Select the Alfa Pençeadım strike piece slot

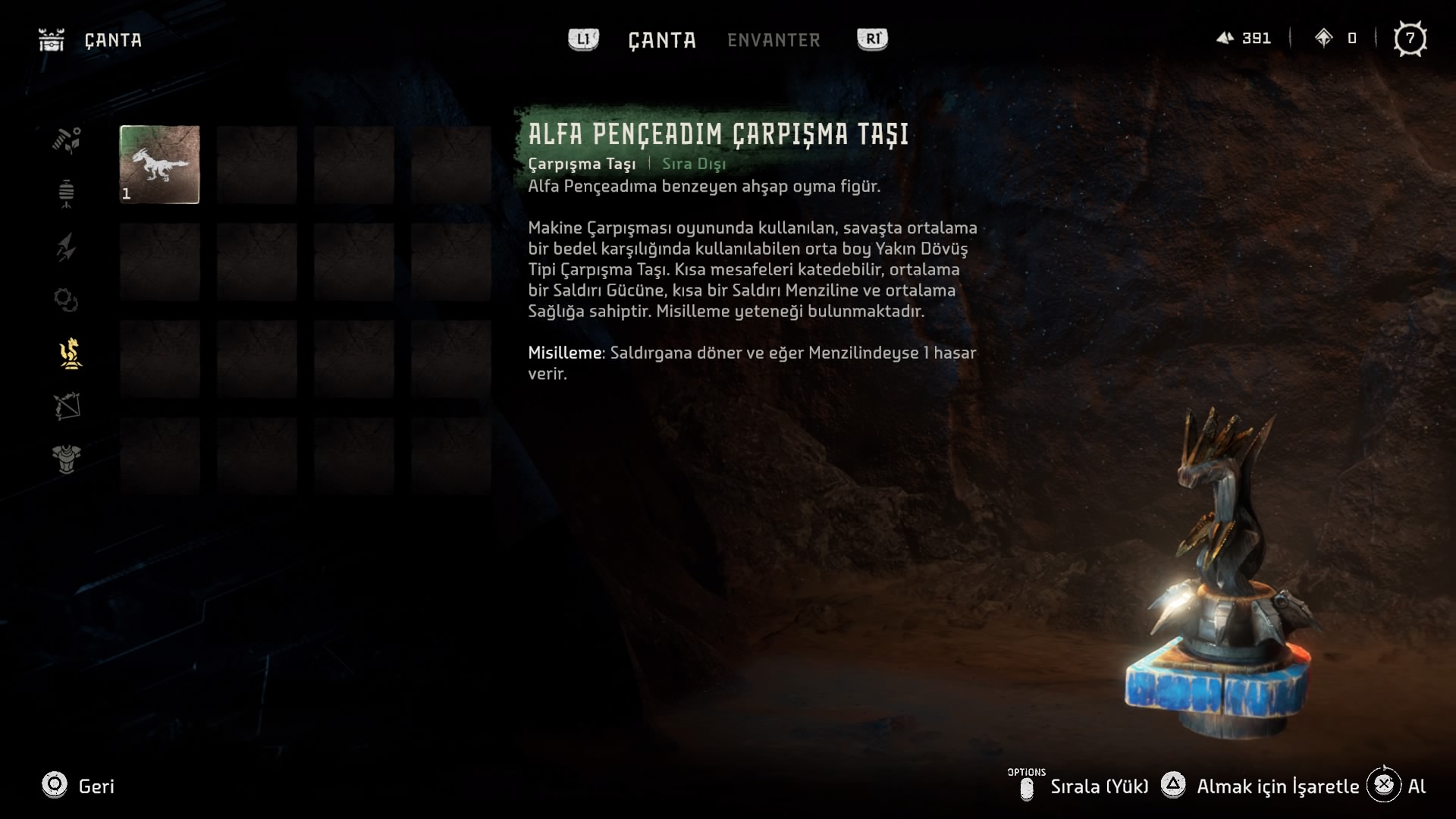pos(160,165)
